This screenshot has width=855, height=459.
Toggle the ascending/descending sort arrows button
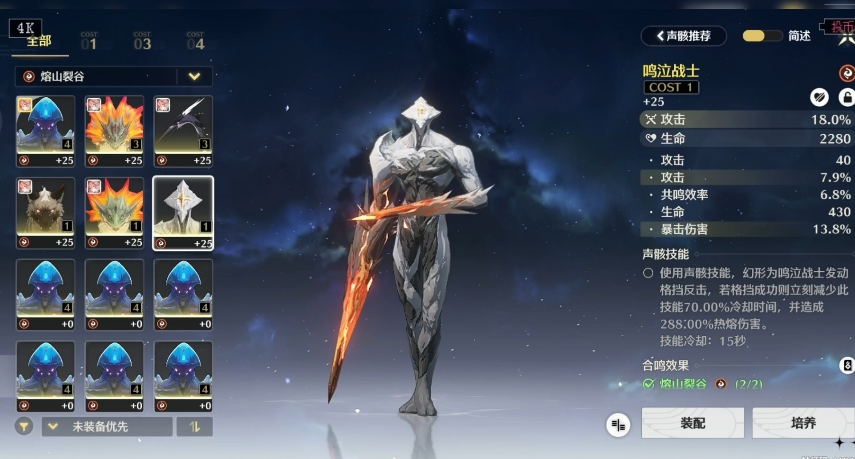pos(194,426)
